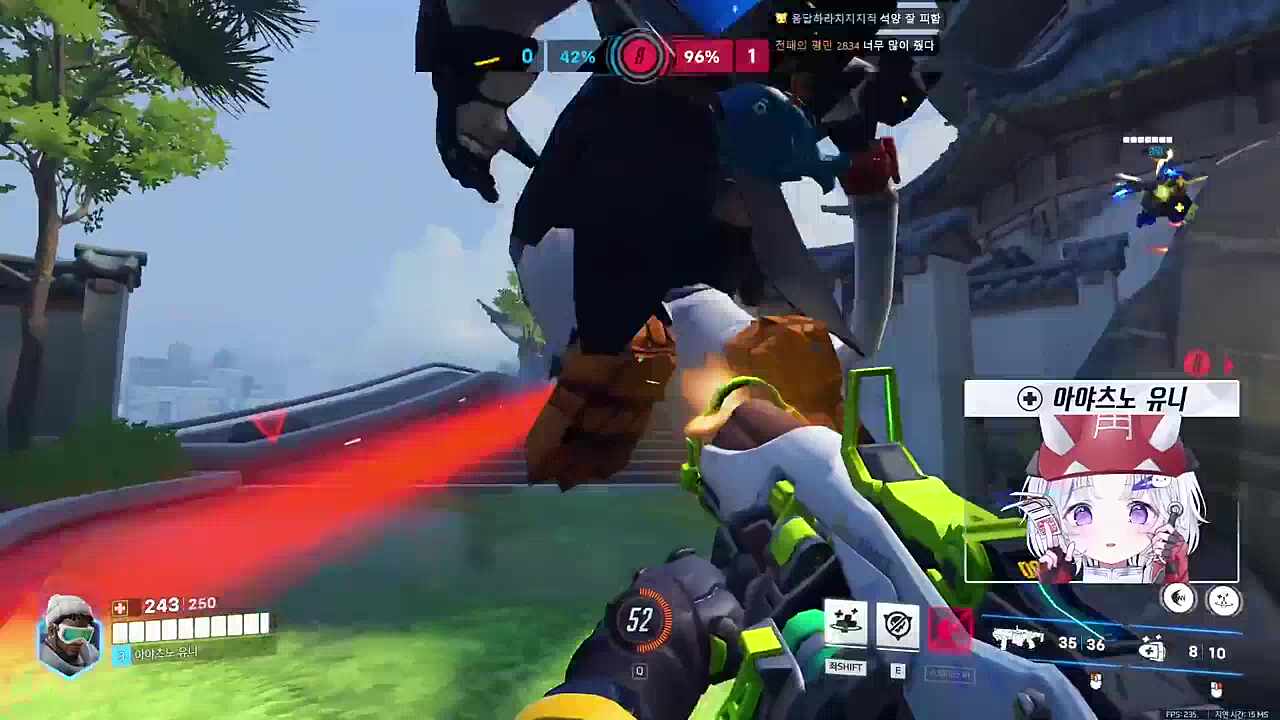The height and width of the screenshot is (720, 1280).
Task: Click the ultimate charge meter showing 52
Action: point(640,621)
